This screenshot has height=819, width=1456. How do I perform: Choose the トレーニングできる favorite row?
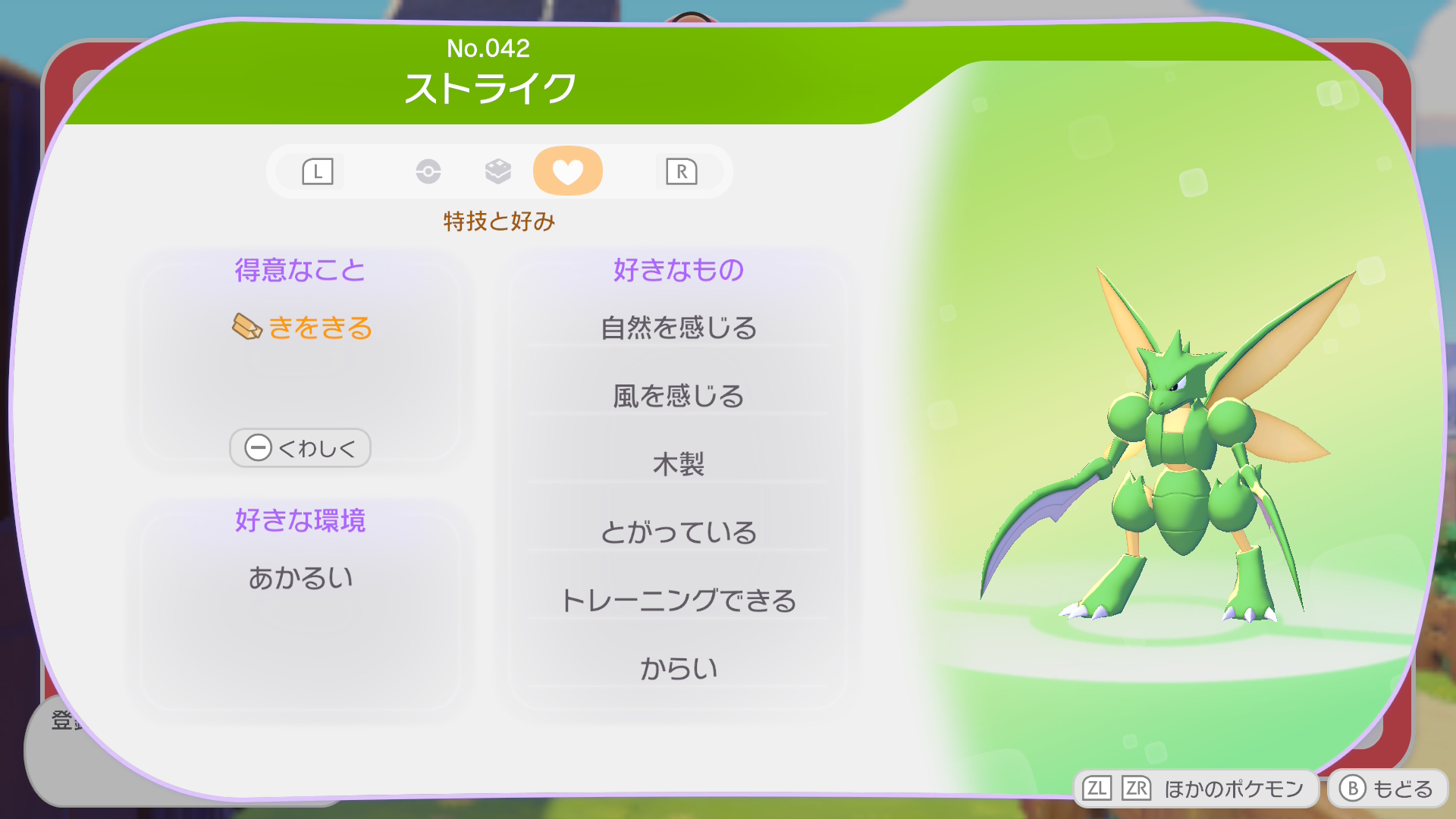click(x=678, y=601)
